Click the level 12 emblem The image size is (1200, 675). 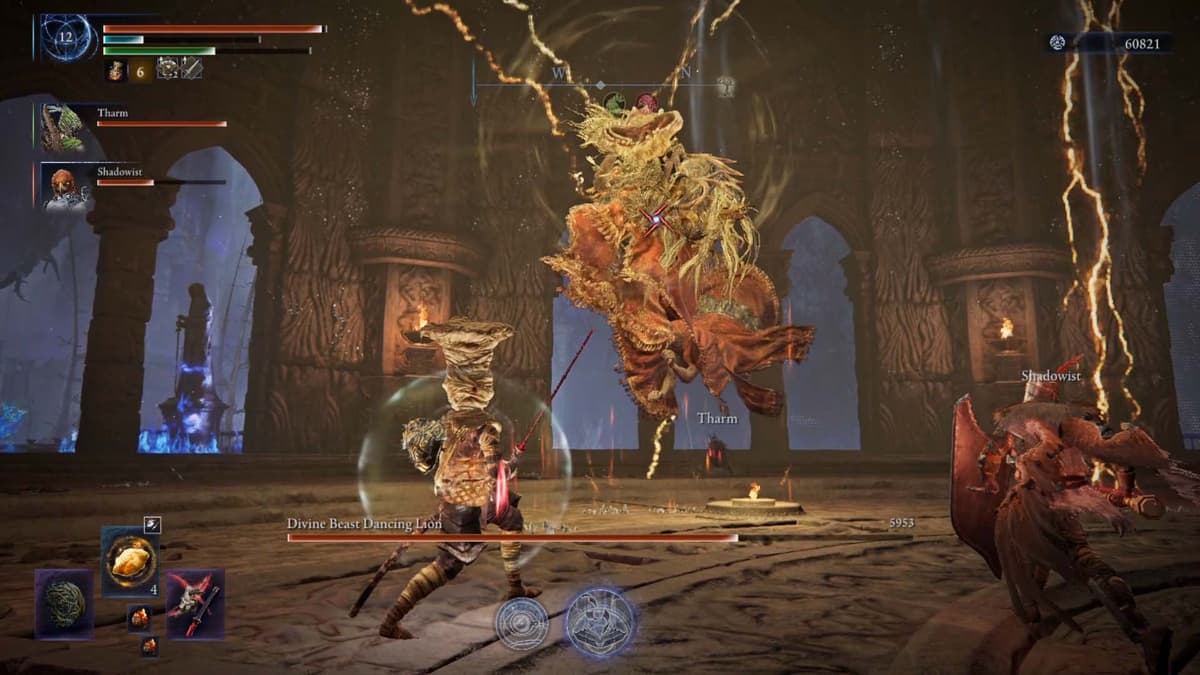[x=67, y=39]
